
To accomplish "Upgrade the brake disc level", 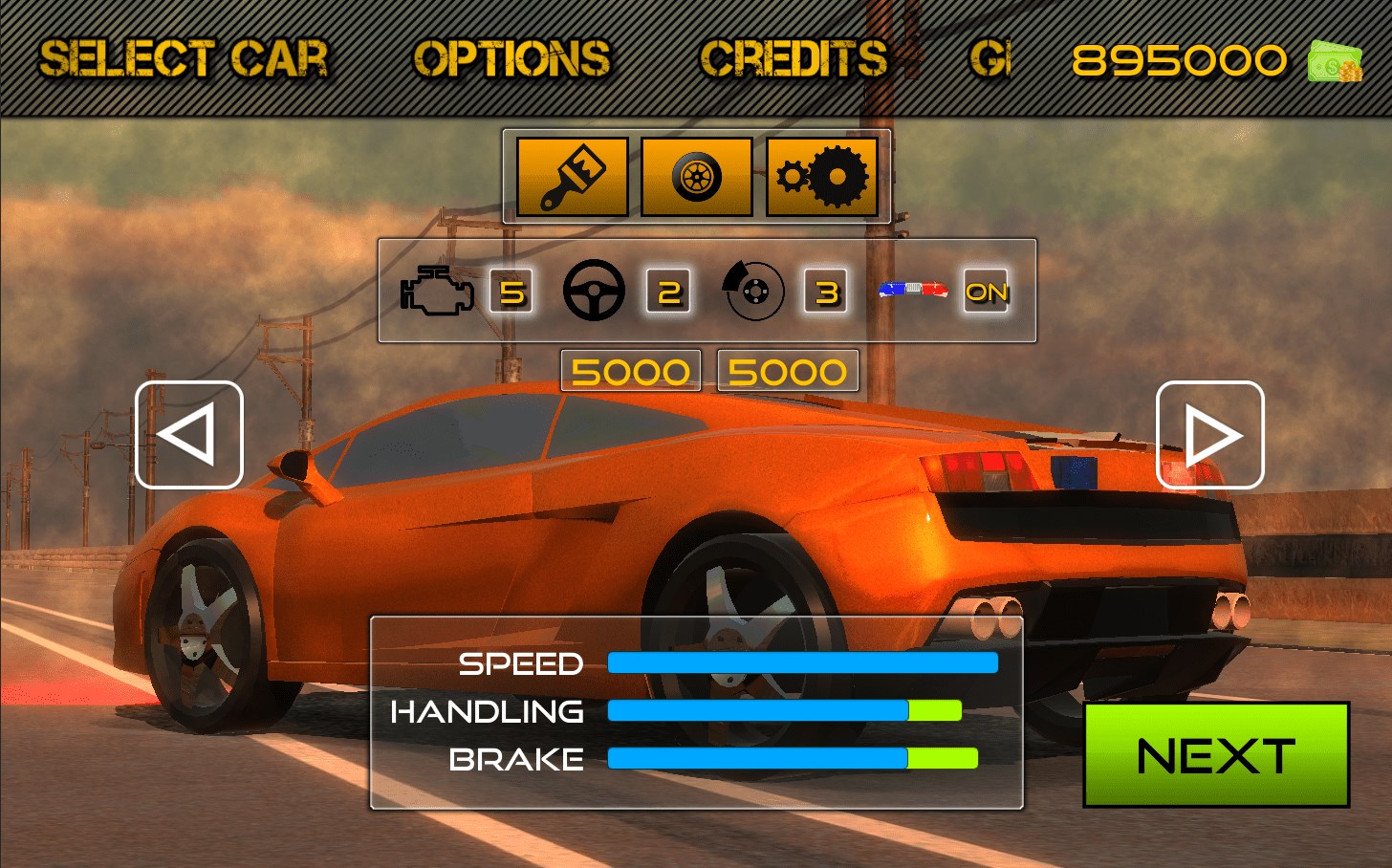I will pyautogui.click(x=826, y=292).
